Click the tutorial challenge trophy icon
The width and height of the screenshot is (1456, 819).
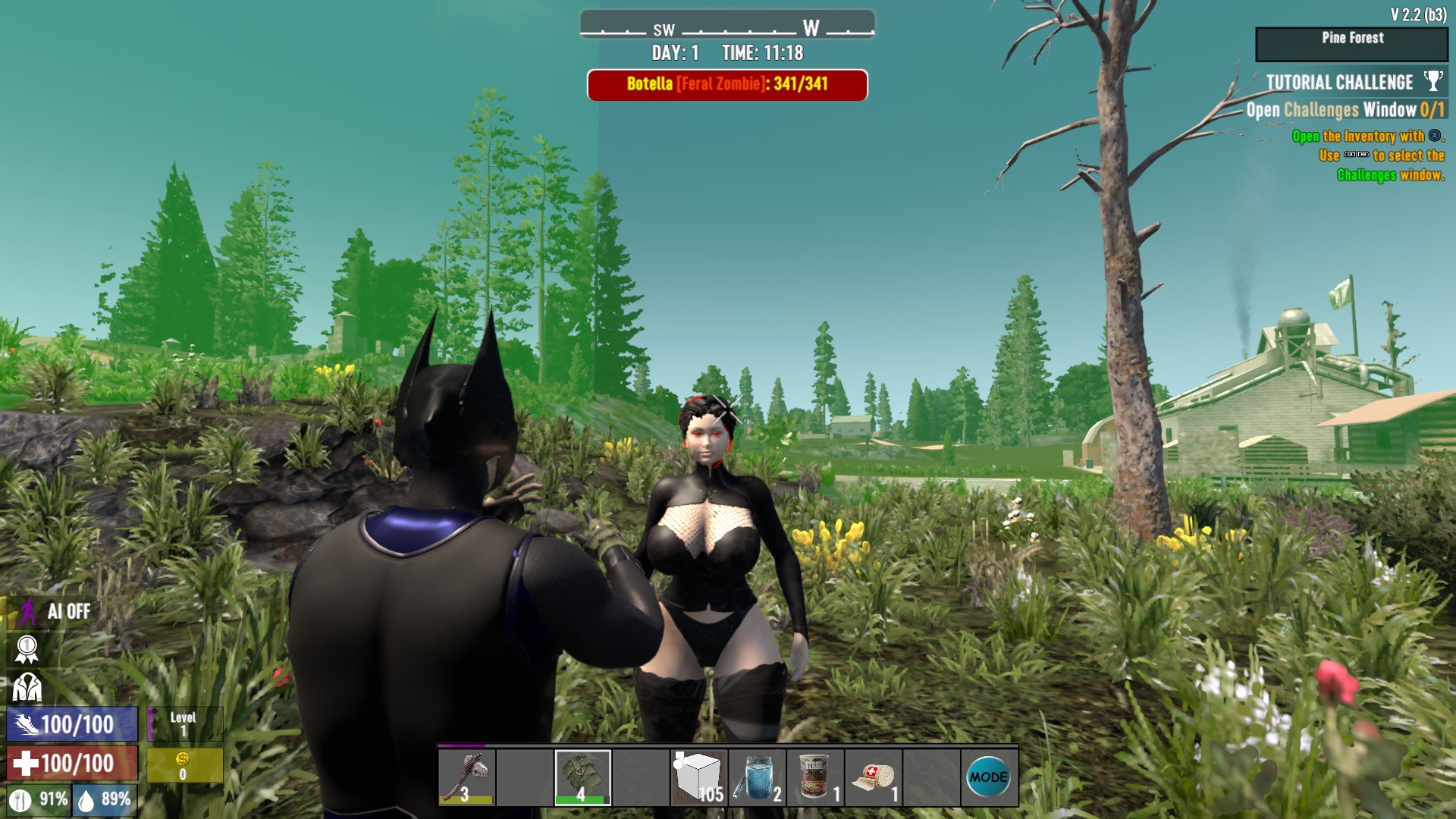click(x=1433, y=80)
